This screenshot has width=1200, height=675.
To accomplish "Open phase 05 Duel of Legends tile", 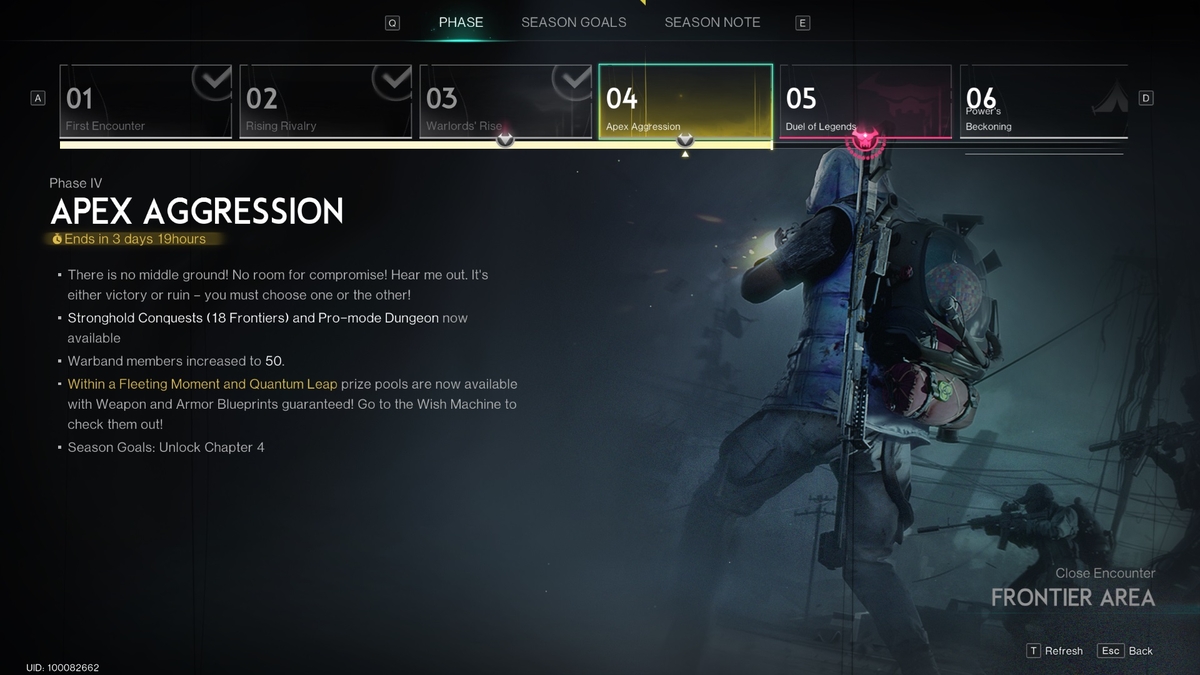I will click(x=866, y=101).
